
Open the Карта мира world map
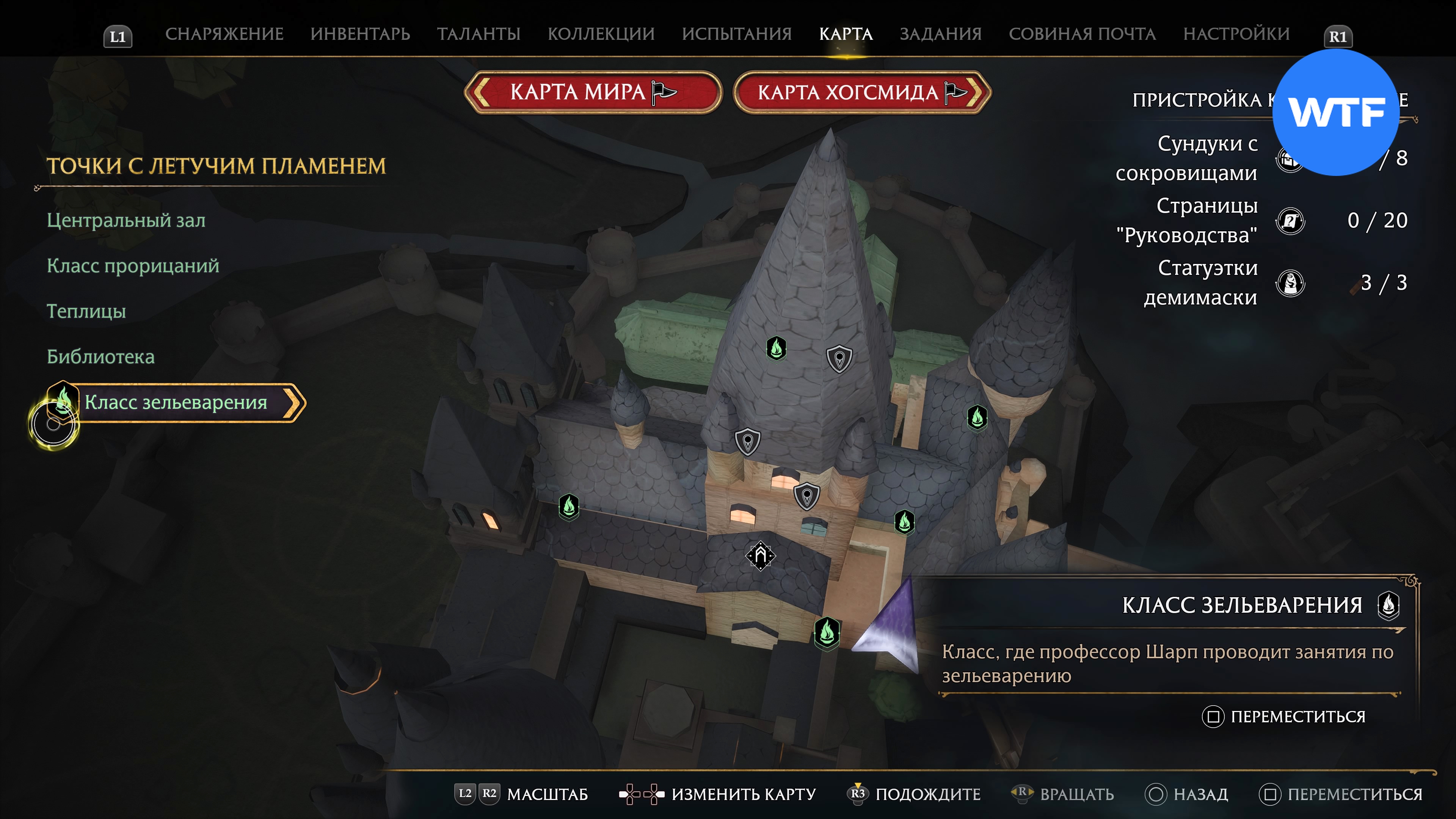click(592, 92)
